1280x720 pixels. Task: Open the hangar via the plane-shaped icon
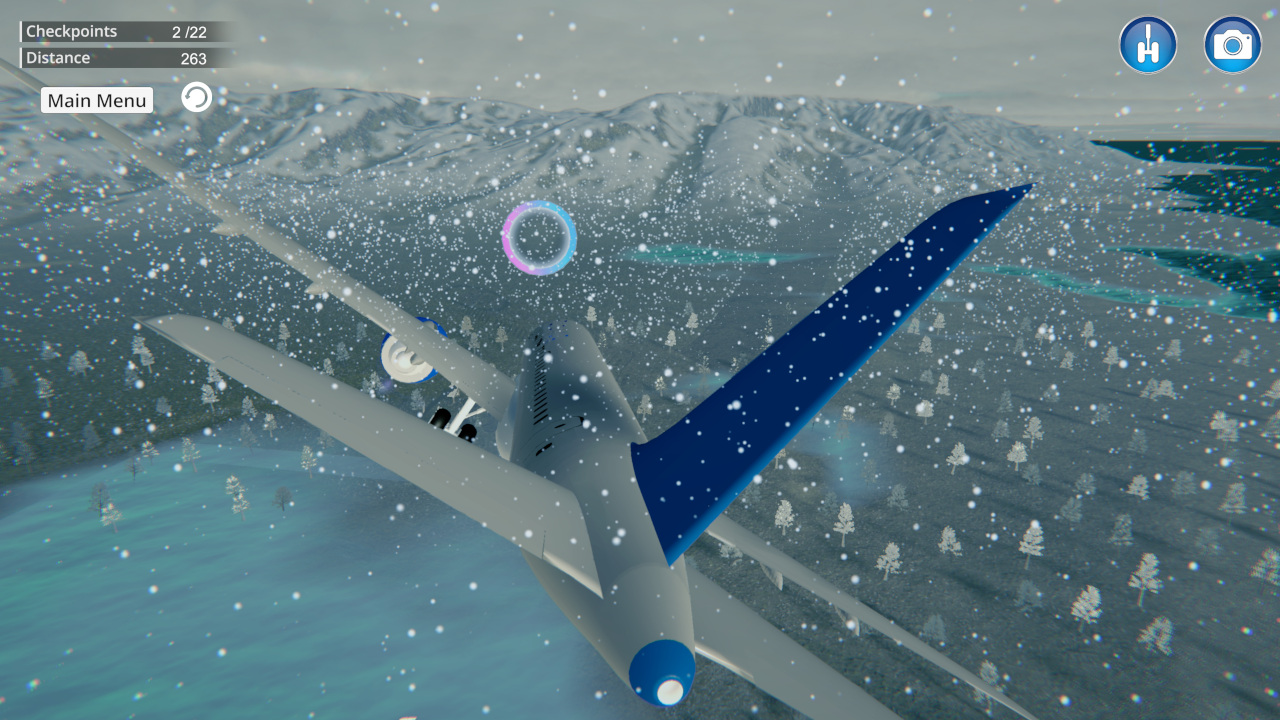[1148, 44]
